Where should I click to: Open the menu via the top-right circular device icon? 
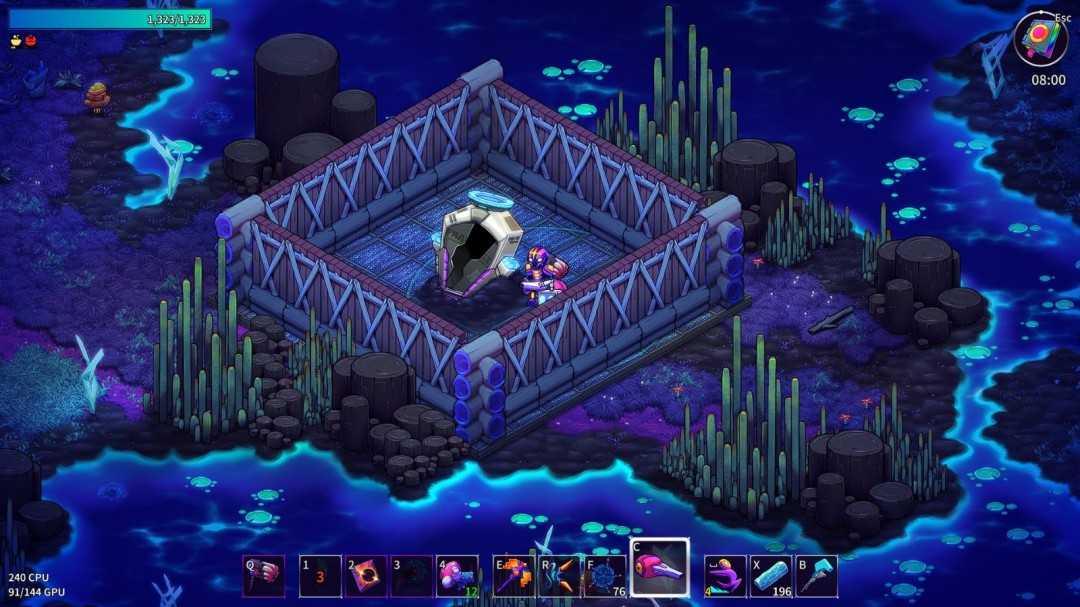pyautogui.click(x=1039, y=39)
